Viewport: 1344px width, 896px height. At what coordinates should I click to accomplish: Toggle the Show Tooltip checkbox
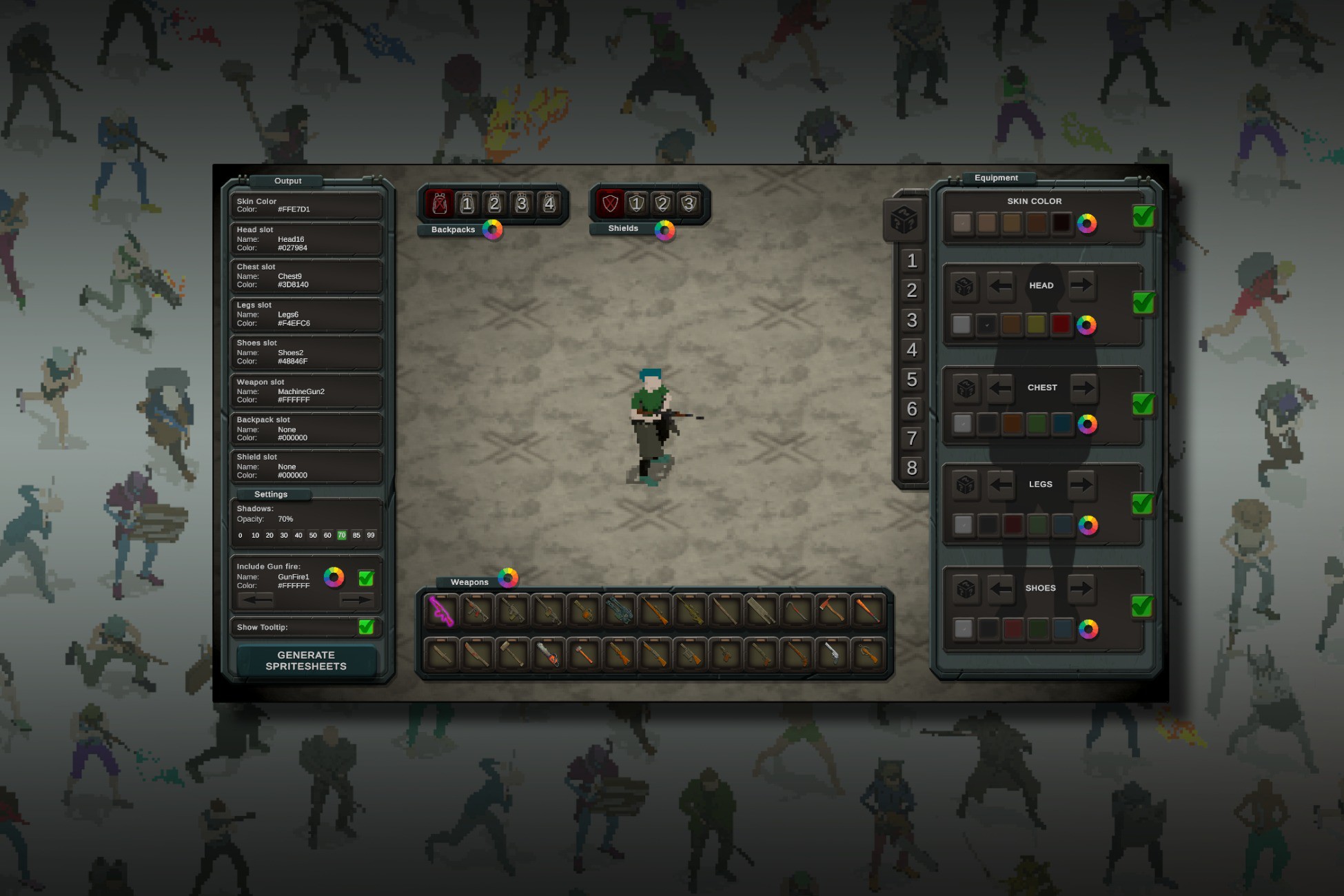(x=367, y=627)
